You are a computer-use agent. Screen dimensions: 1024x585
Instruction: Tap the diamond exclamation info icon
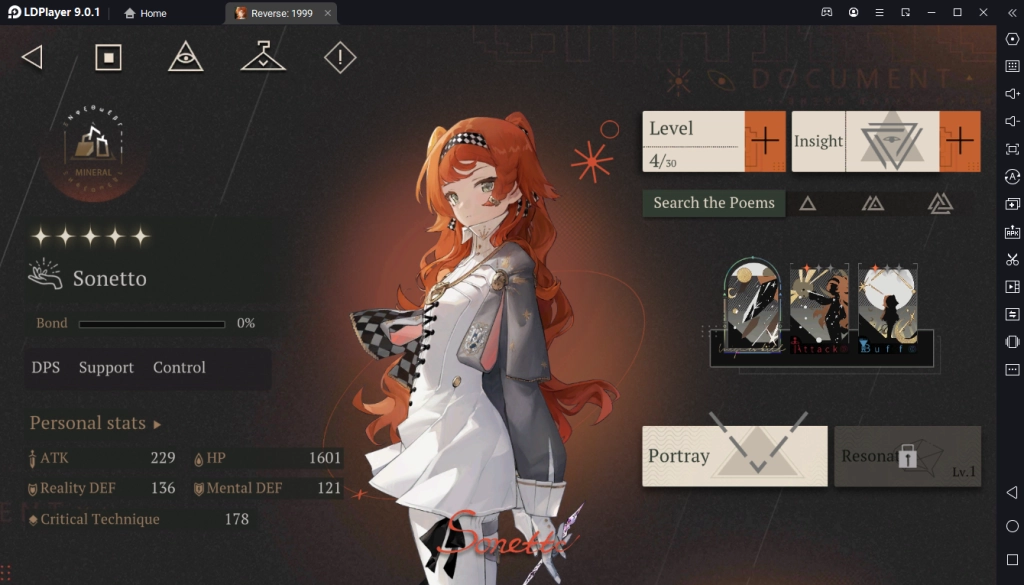coord(340,58)
